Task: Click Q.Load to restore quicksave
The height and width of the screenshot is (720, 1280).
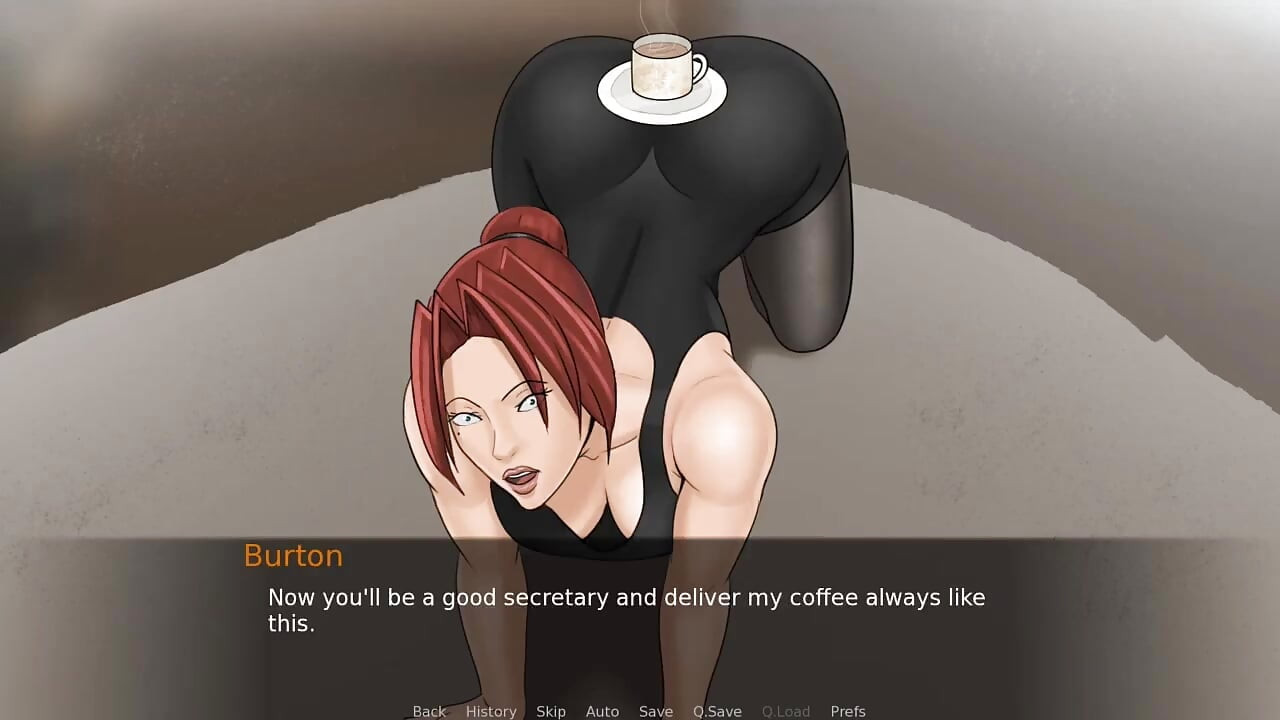Action: 786,711
